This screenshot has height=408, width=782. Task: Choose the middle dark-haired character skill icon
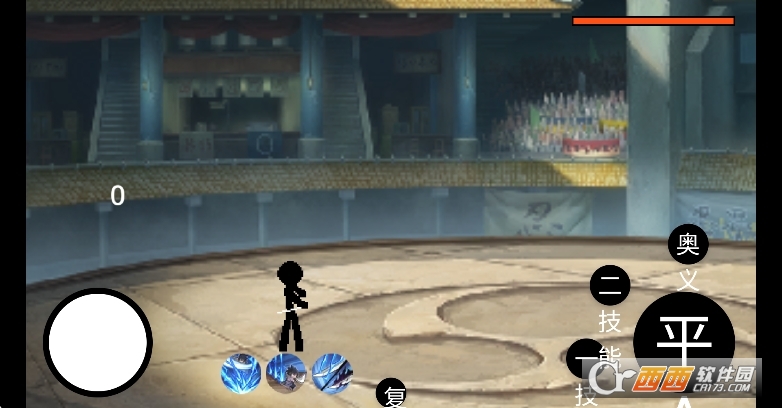[x=286, y=373]
